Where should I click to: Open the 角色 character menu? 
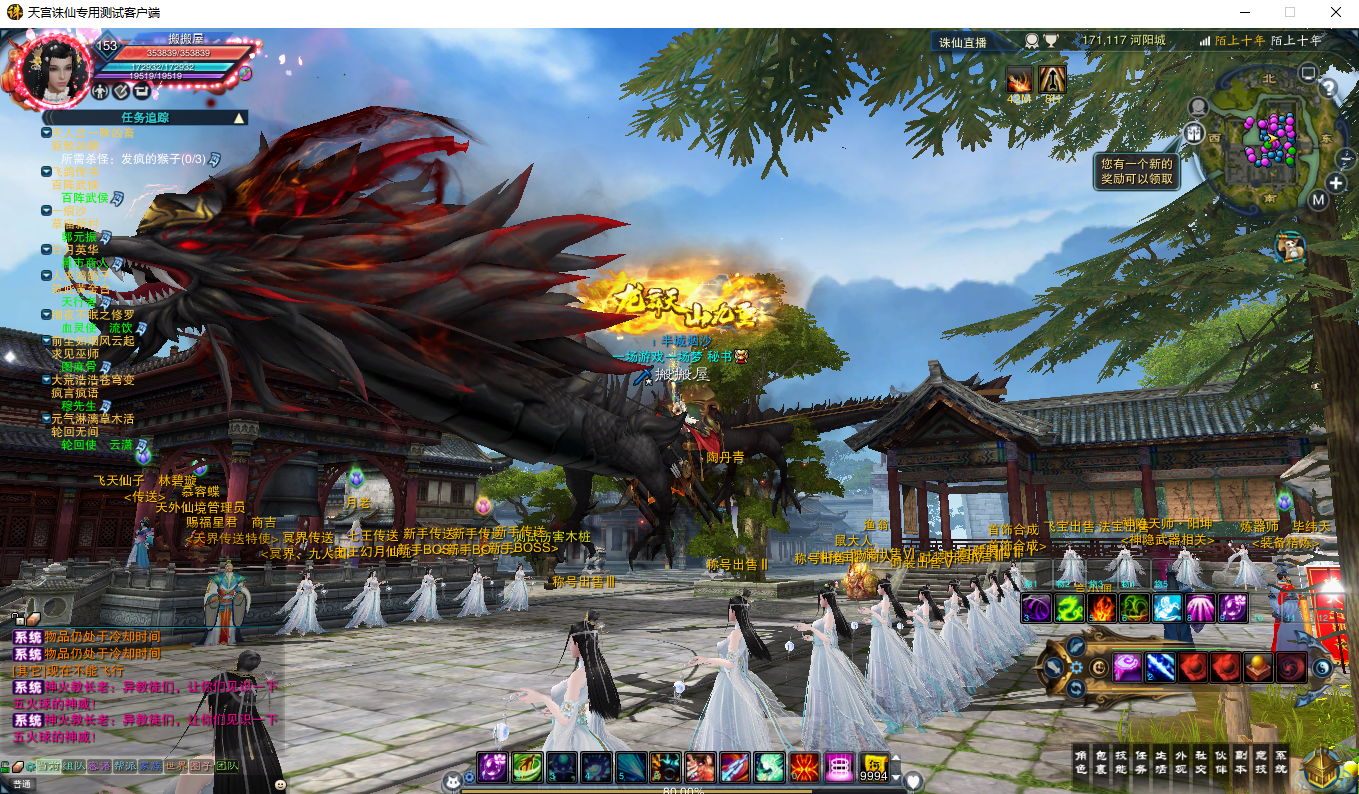click(1081, 760)
